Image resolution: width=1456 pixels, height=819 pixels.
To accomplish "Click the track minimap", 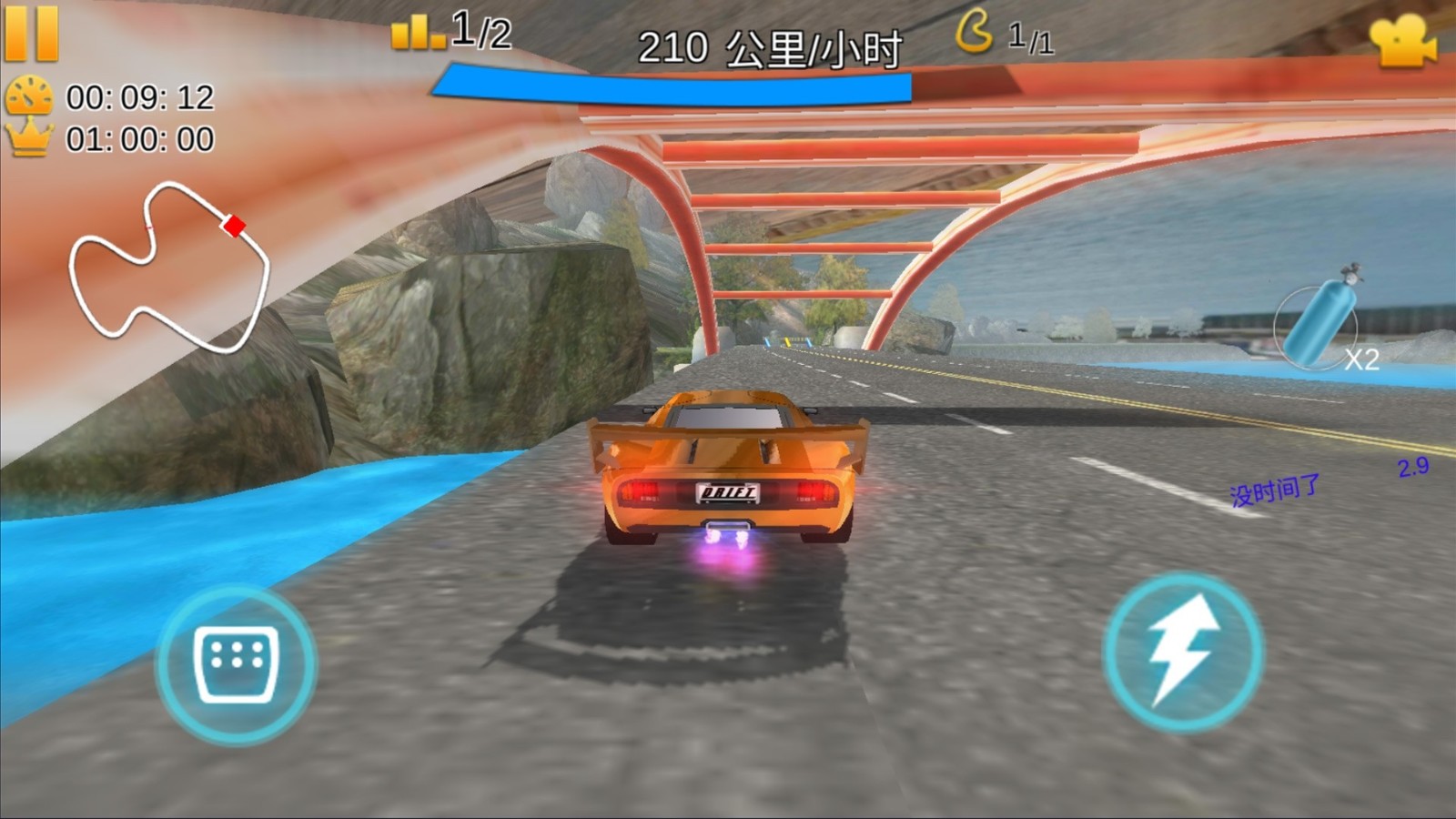I will [169, 268].
